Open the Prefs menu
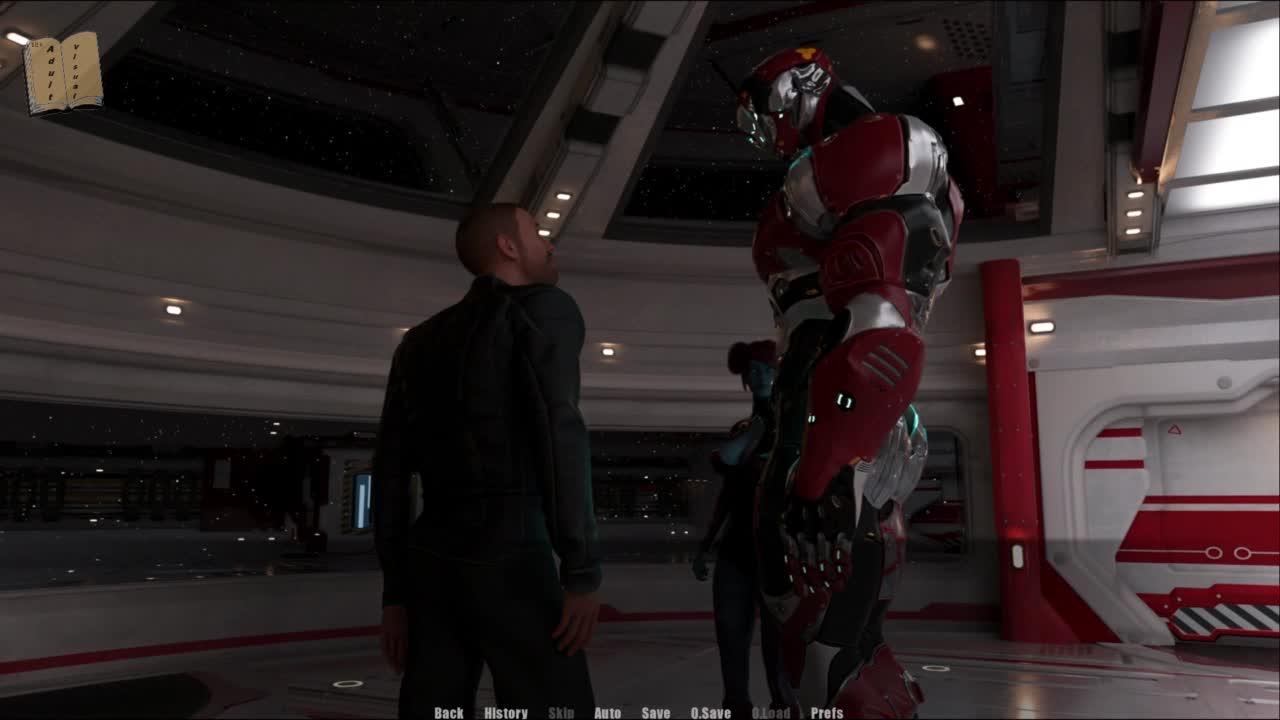The width and height of the screenshot is (1280, 720). pyautogui.click(x=827, y=713)
